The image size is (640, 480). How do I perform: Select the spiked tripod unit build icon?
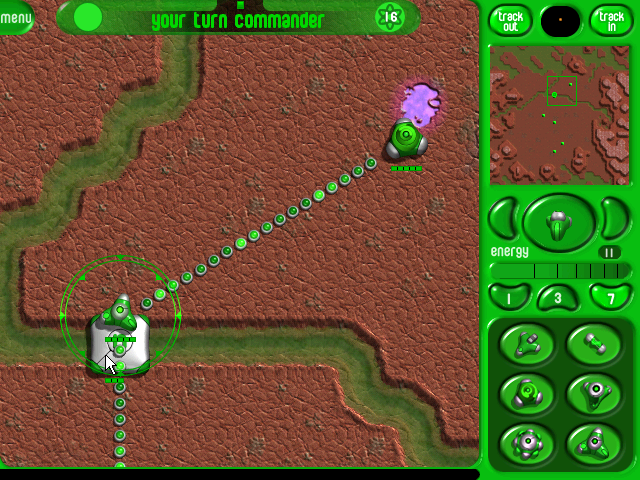tap(595, 440)
